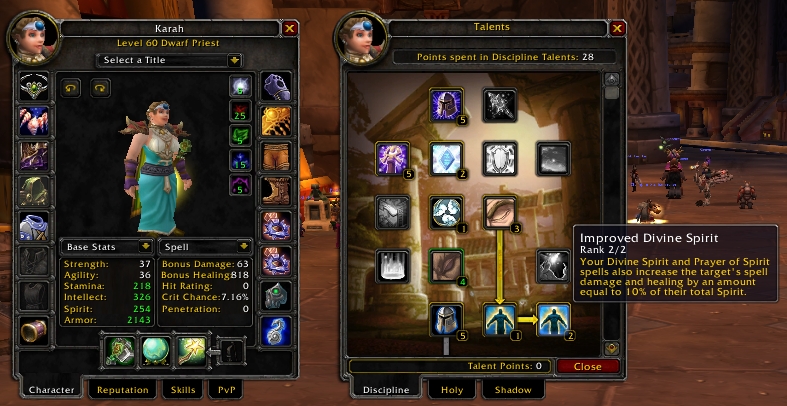Select the green mace main-hand weapon slot
Viewport: 787px width, 406px height.
coord(119,351)
